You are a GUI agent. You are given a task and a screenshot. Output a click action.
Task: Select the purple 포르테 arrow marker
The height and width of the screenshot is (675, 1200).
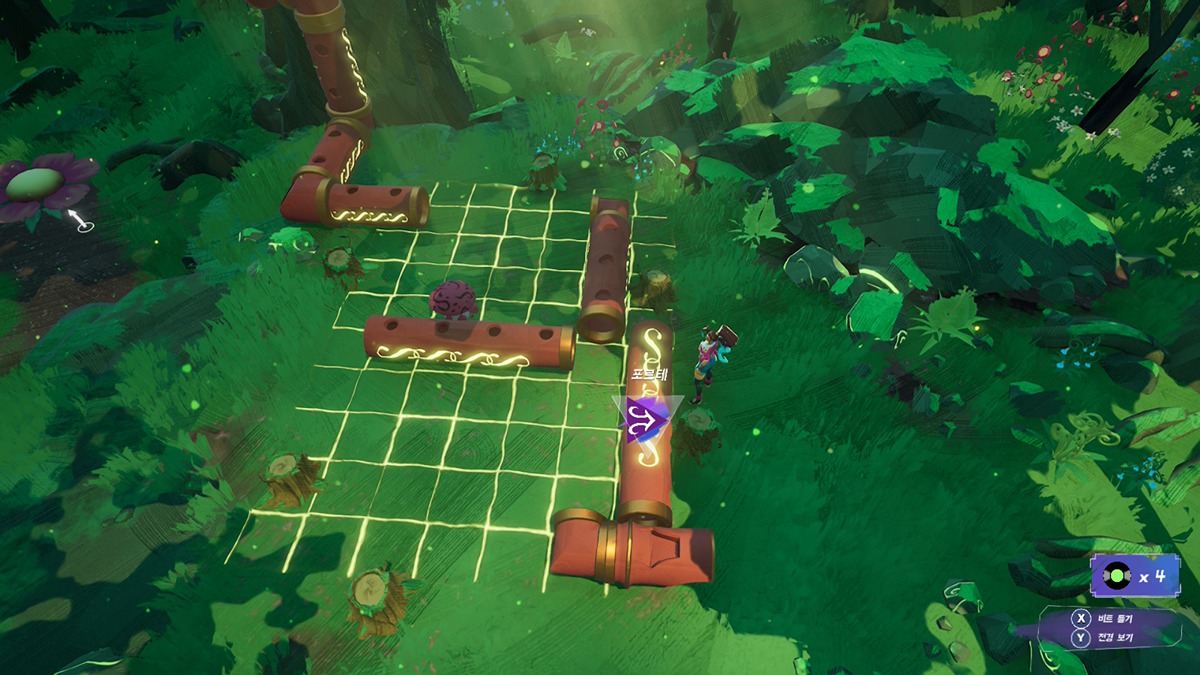coord(647,418)
